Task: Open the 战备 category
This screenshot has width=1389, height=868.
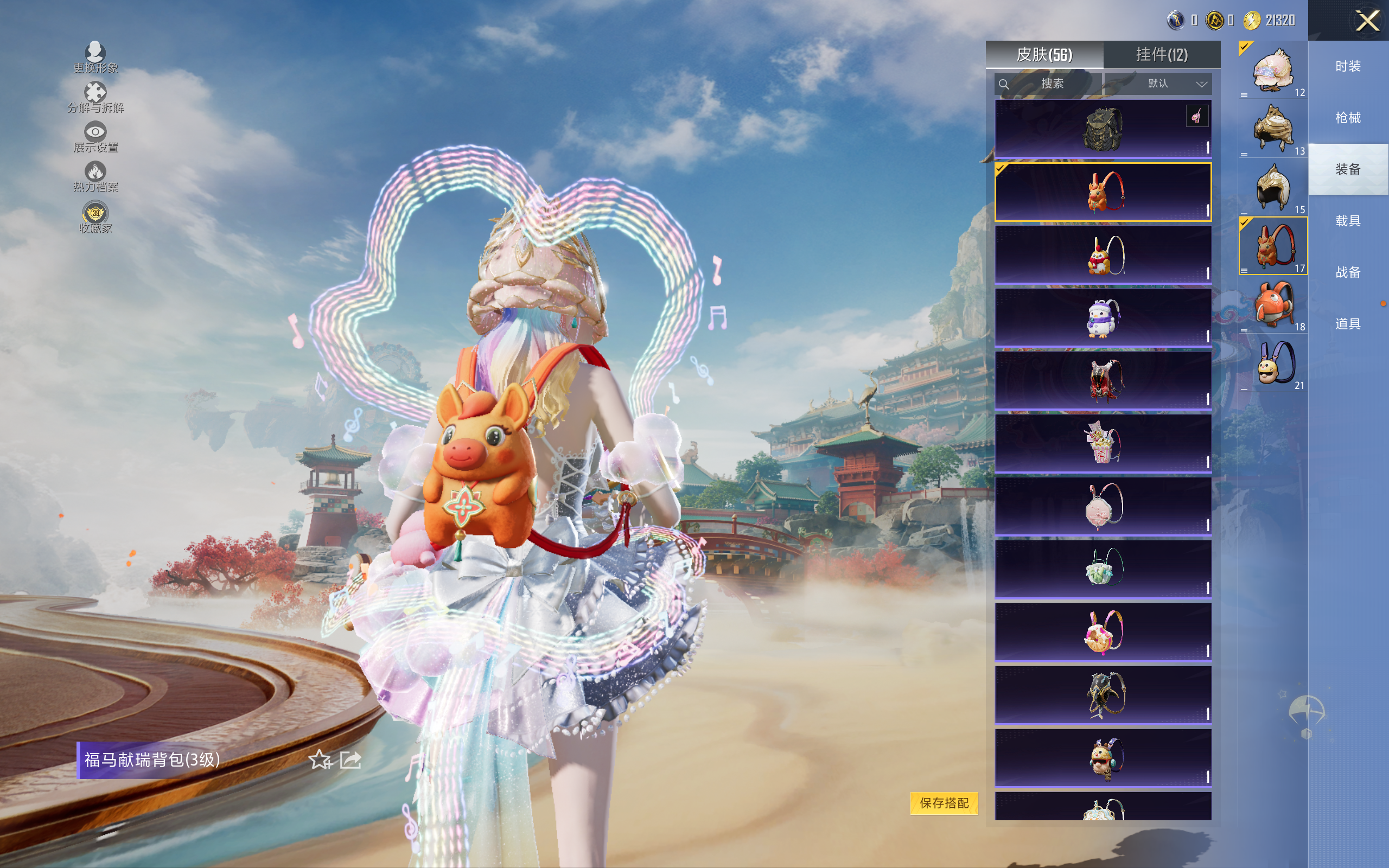Action: [1348, 272]
